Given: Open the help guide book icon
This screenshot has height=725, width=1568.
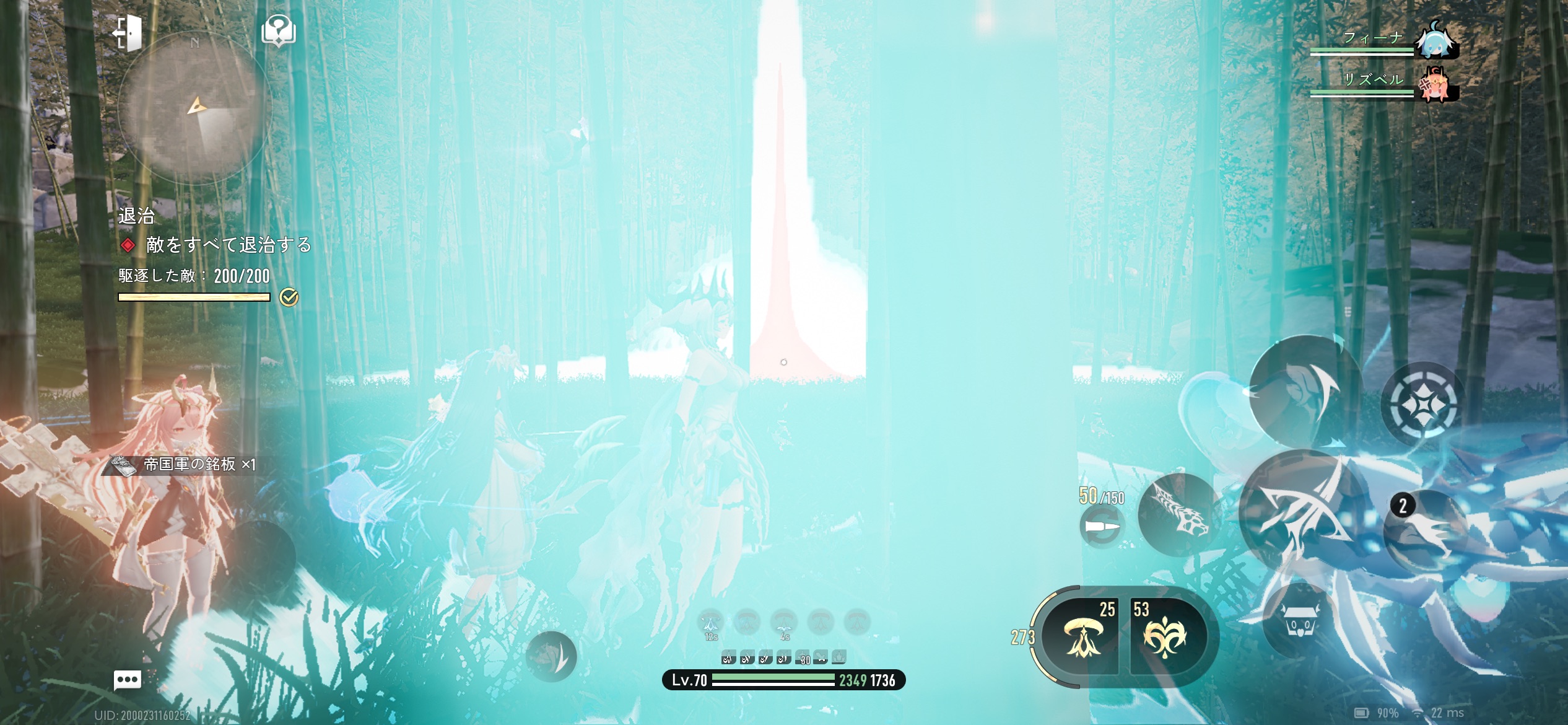Looking at the screenshot, I should [279, 31].
